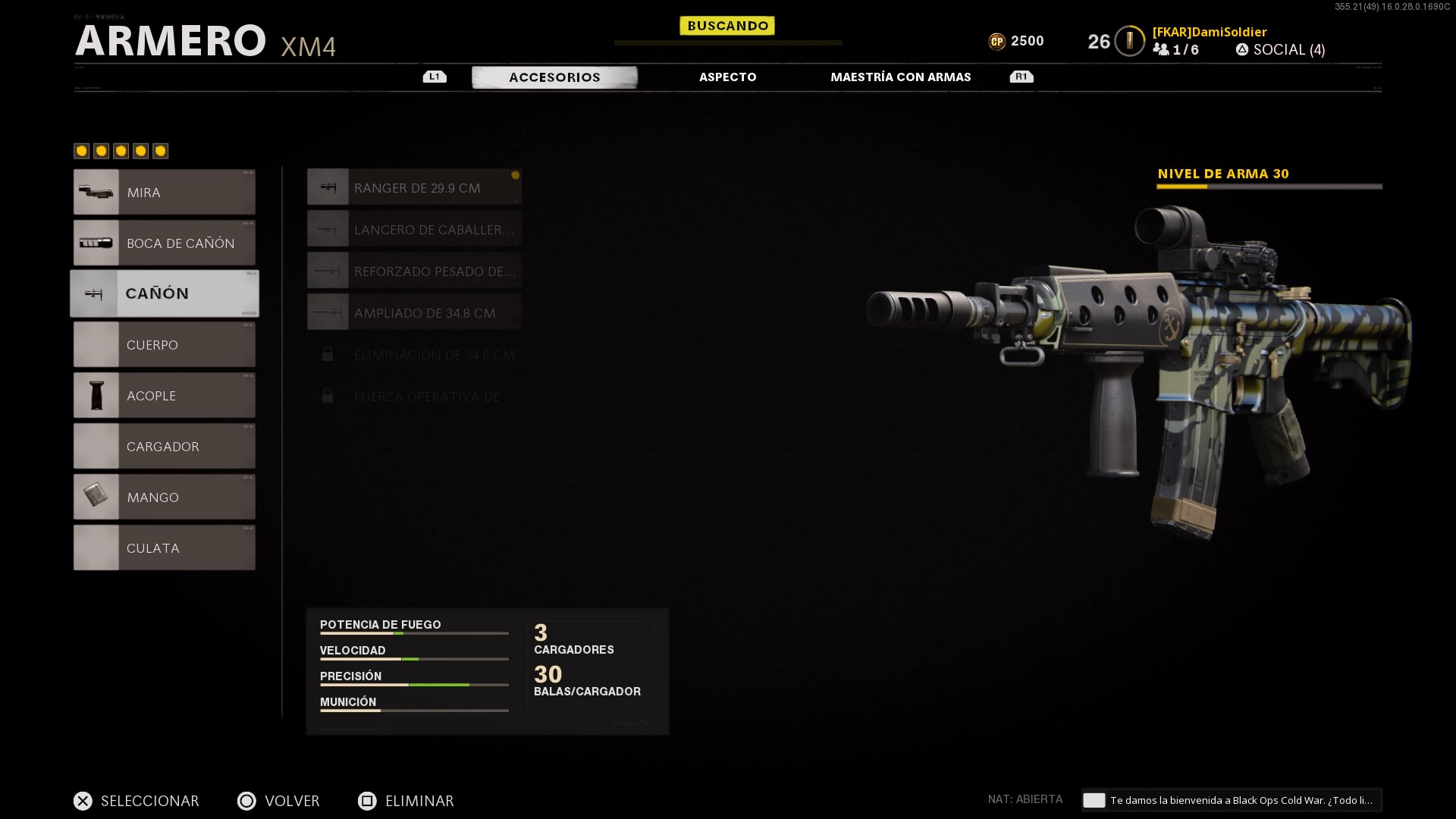Open the Cuerpo attachment category

pyautogui.click(x=165, y=345)
